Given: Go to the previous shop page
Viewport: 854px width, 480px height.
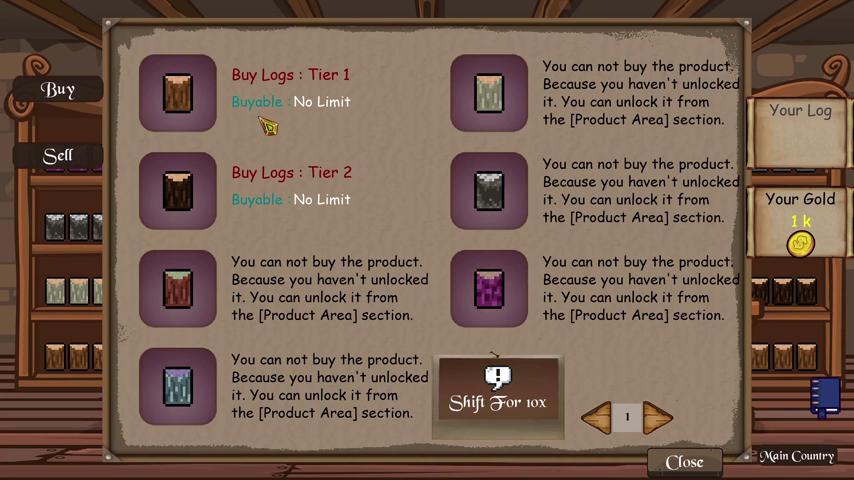Looking at the screenshot, I should (596, 418).
